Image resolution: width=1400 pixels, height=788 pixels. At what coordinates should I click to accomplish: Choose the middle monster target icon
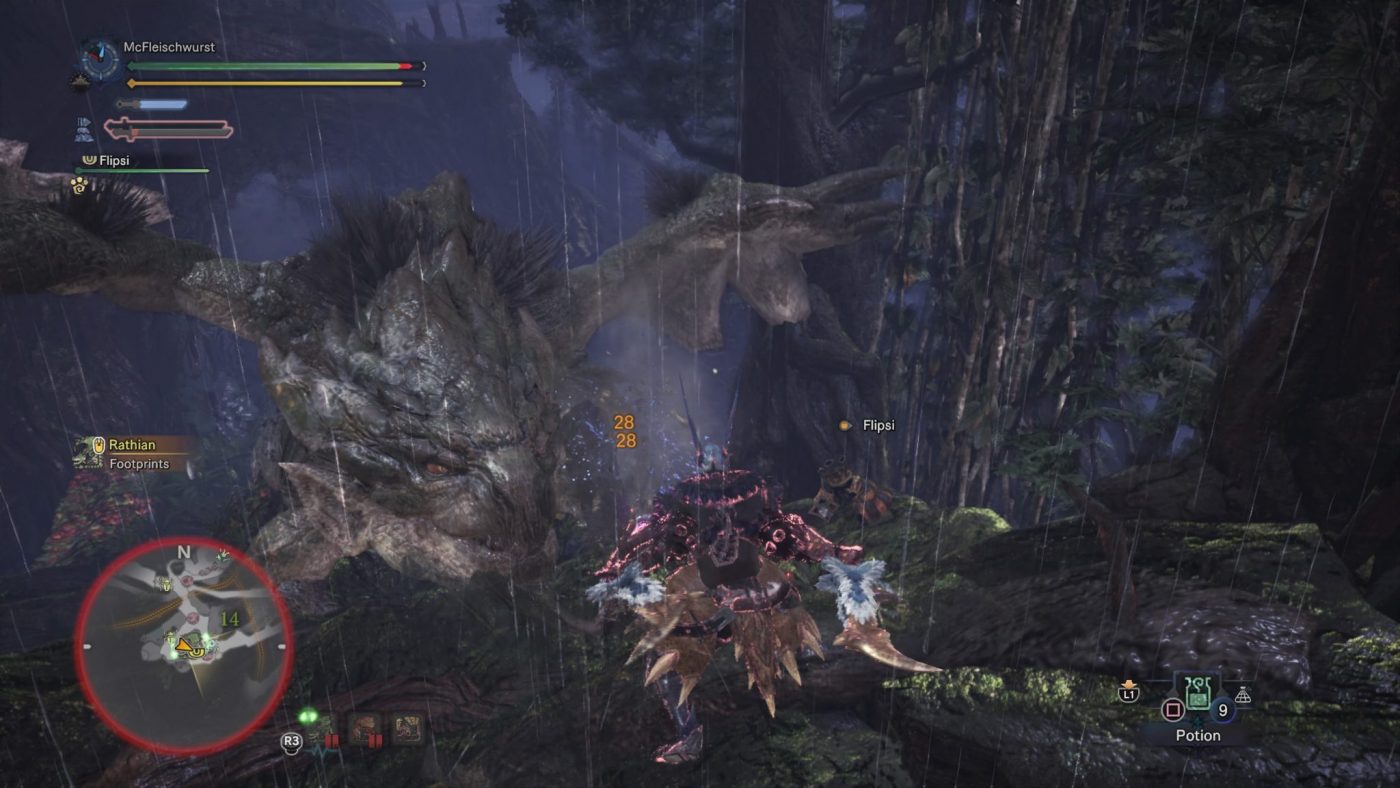coord(362,727)
